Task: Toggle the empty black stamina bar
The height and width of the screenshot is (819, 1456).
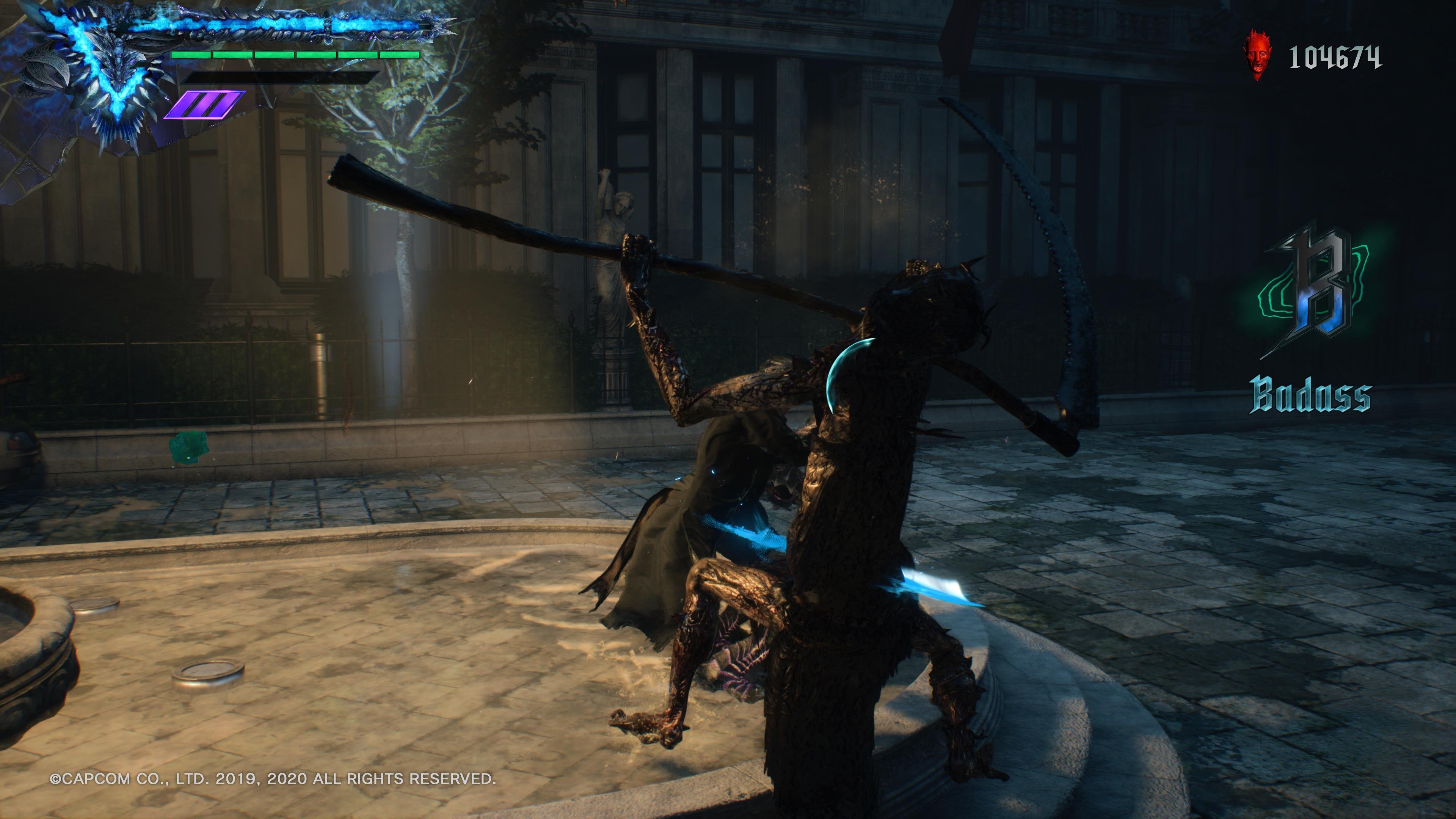Action: tap(282, 78)
